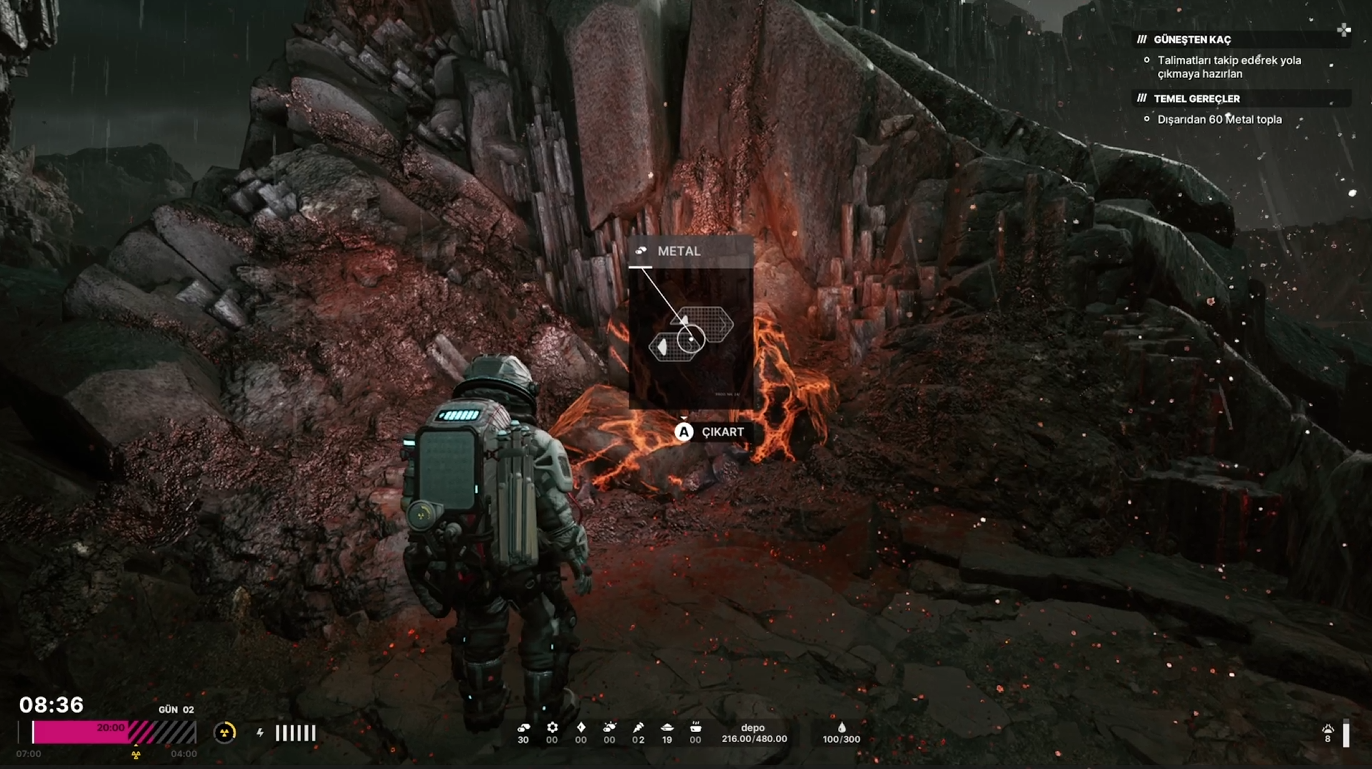This screenshot has width=1372, height=769.
Task: Select the GÜNEŞTEN KAÇ objective header
Action: (1192, 40)
